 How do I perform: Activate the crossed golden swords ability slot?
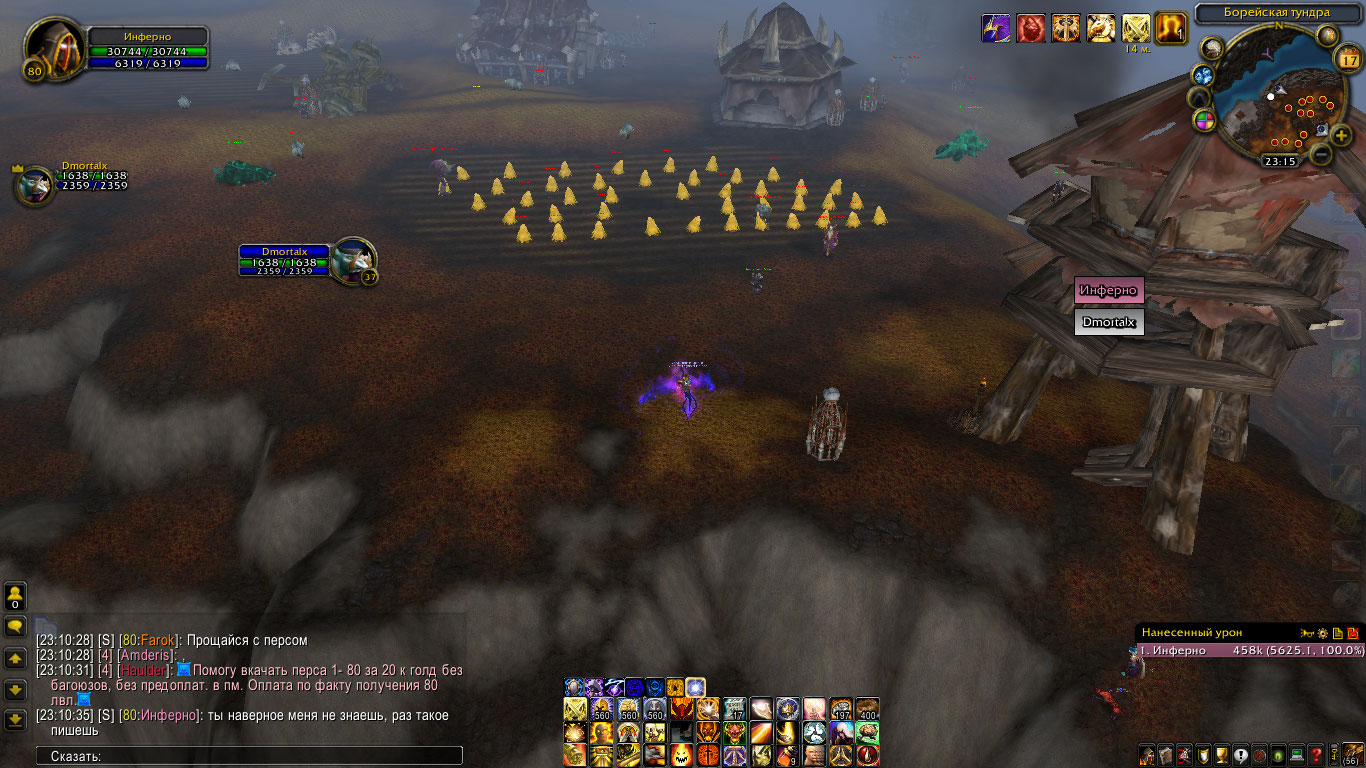pos(575,710)
